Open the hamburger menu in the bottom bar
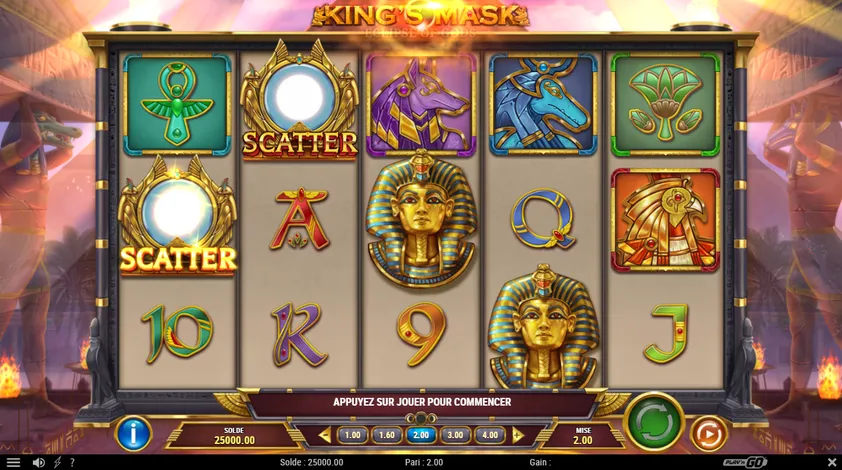Screen dimensions: 842x470 [x=13, y=462]
